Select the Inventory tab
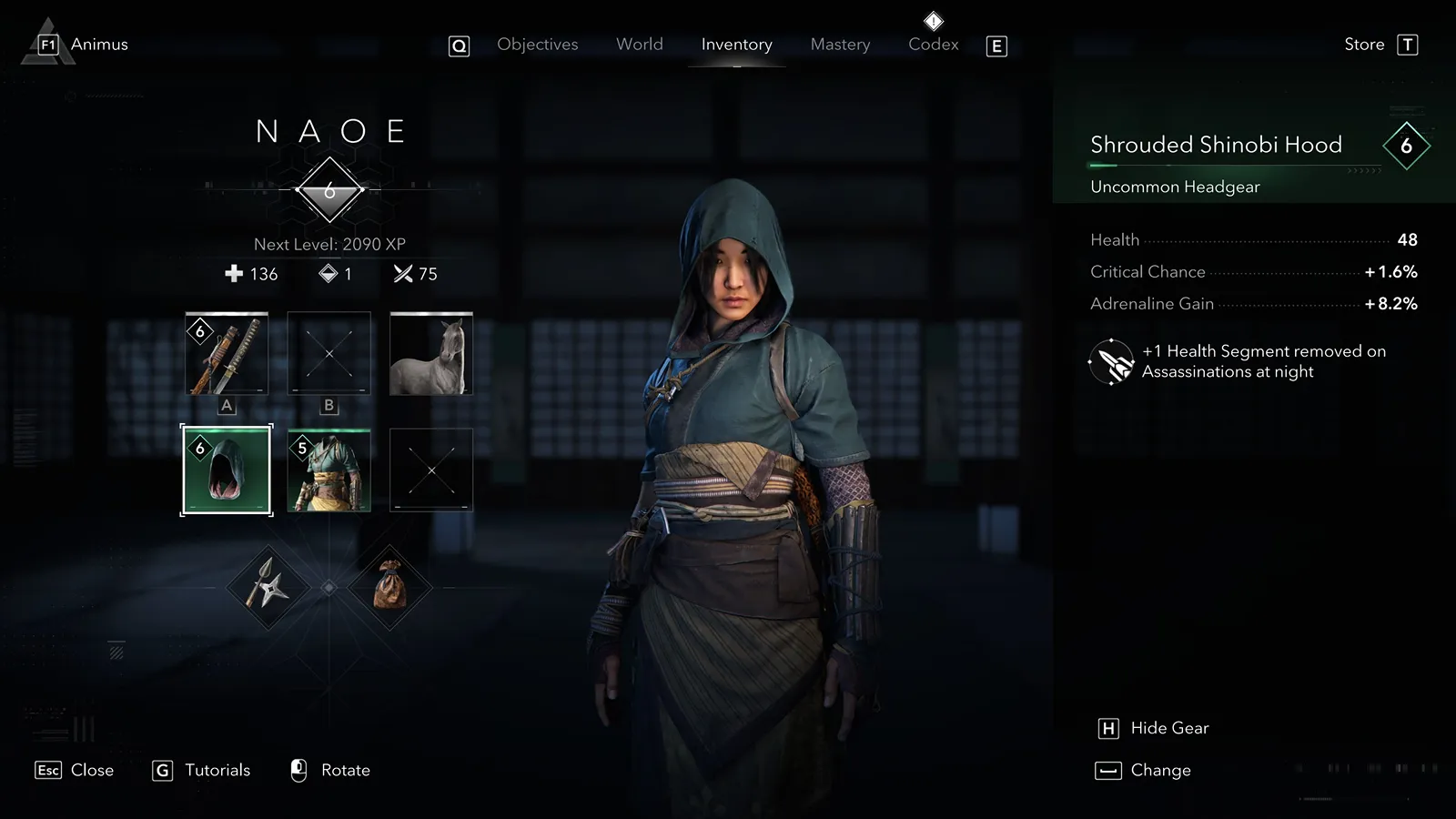The image size is (1456, 819). (736, 45)
